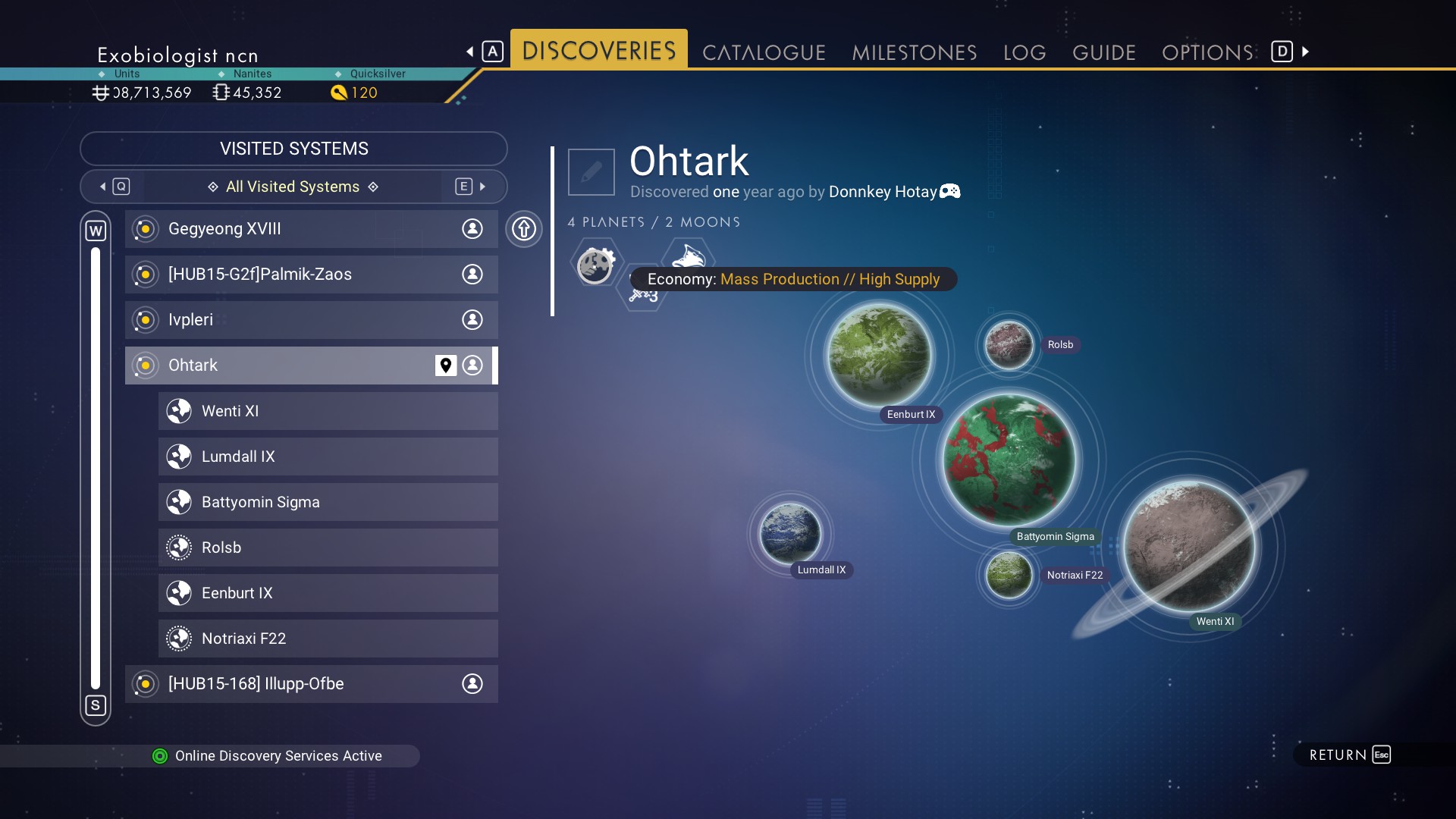Click the Return button

pos(1350,755)
